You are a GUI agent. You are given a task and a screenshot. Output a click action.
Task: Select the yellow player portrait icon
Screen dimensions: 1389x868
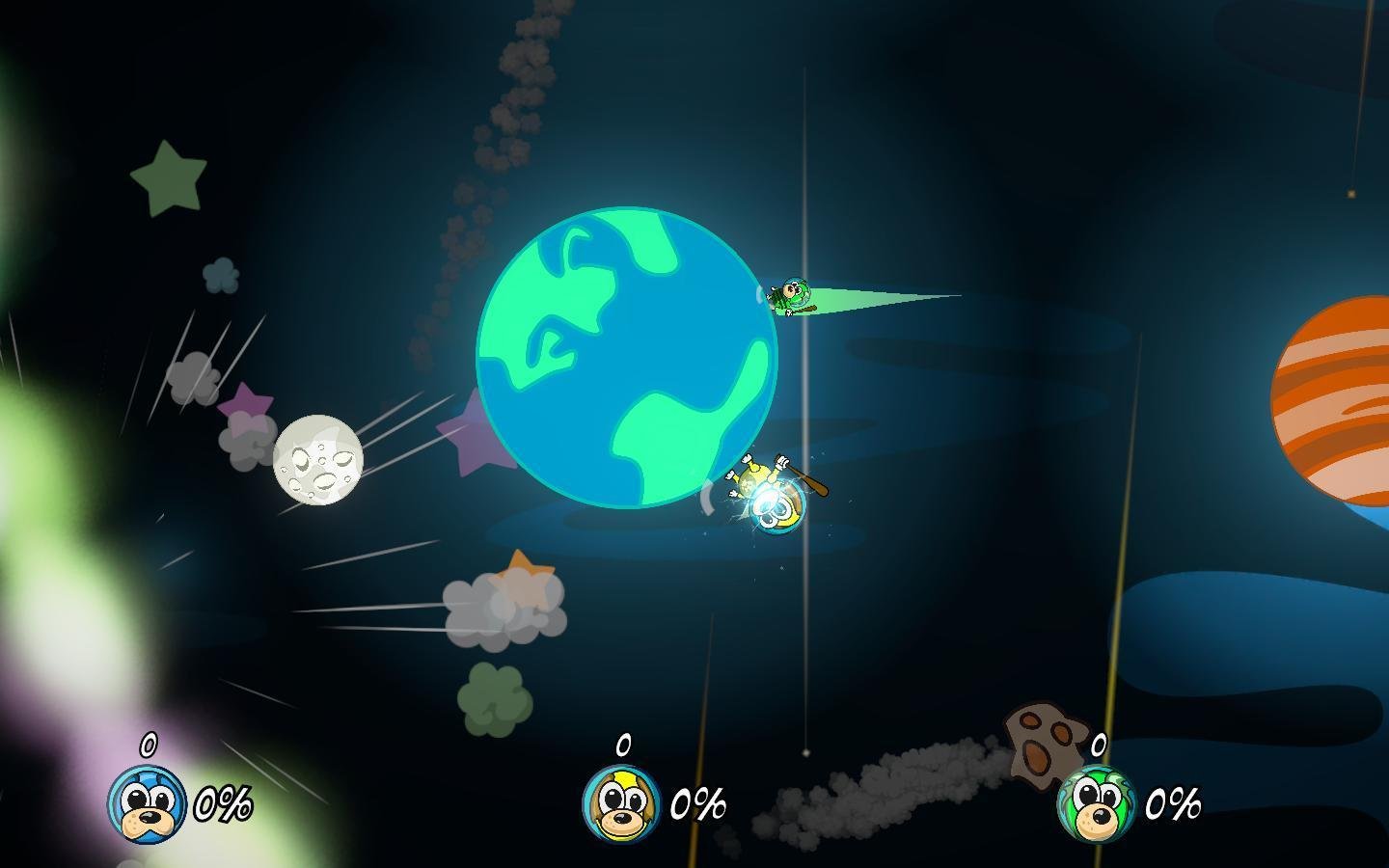tap(622, 803)
